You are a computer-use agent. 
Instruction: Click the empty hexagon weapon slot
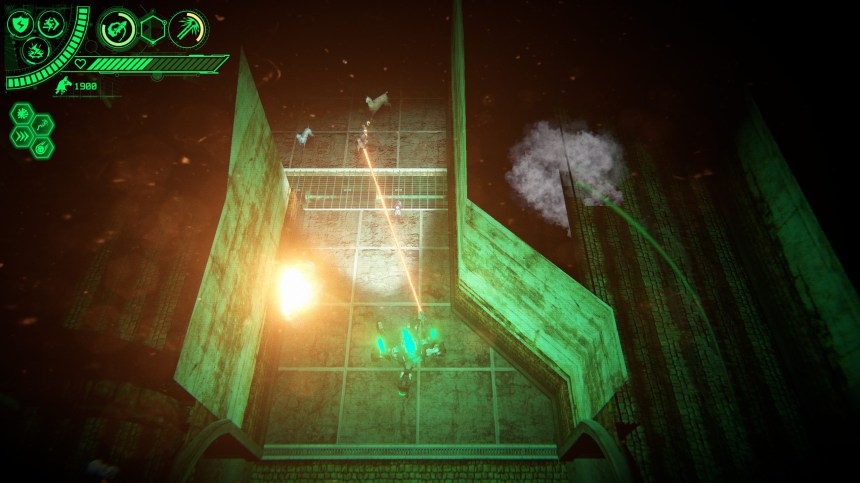coord(152,29)
